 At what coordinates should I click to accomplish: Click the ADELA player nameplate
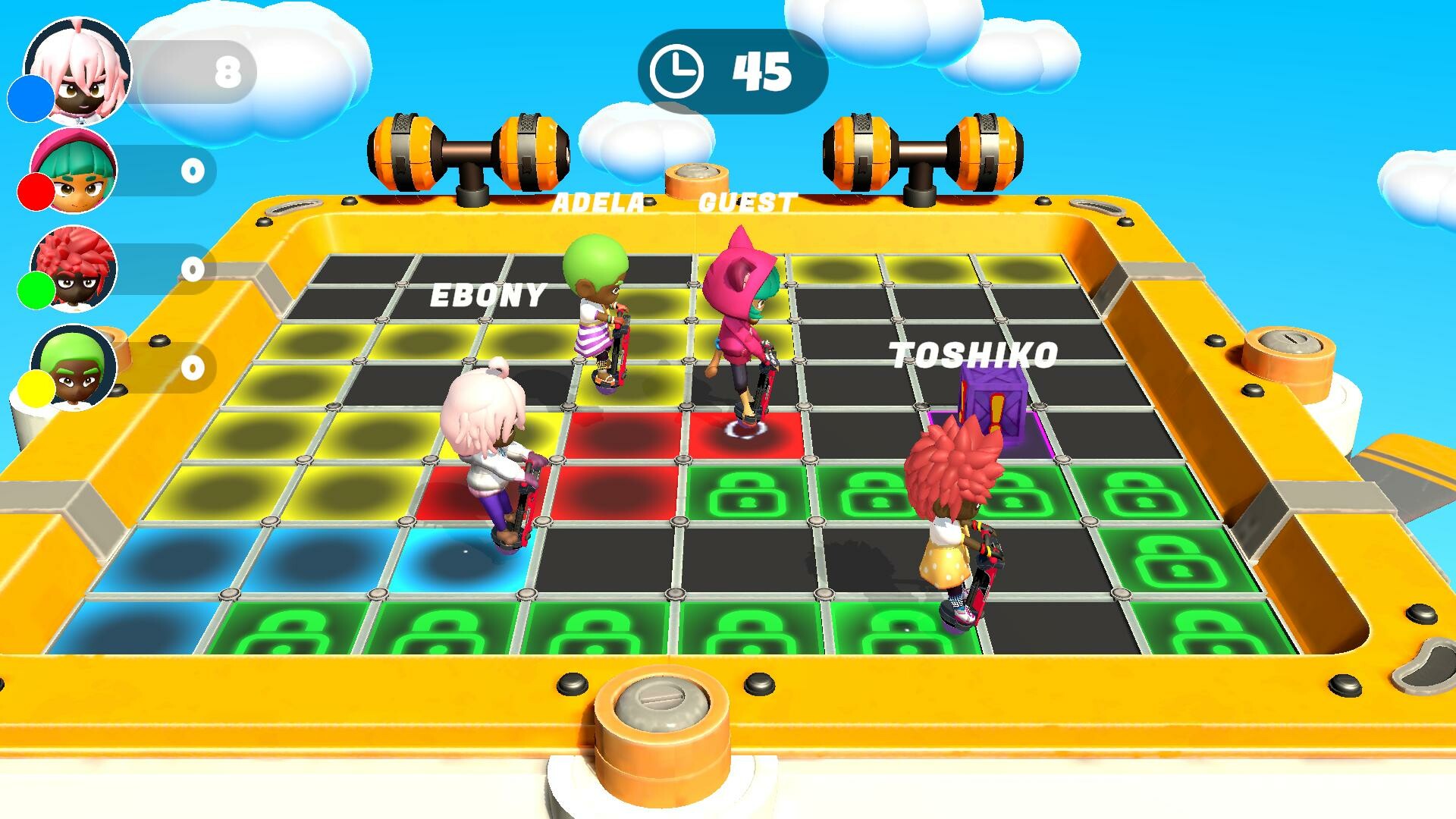click(599, 203)
